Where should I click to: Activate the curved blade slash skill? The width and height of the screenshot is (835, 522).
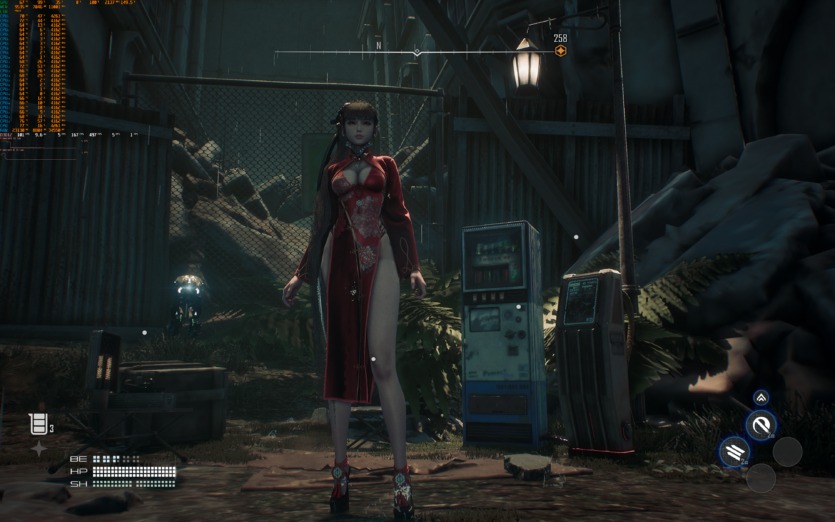tap(761, 425)
